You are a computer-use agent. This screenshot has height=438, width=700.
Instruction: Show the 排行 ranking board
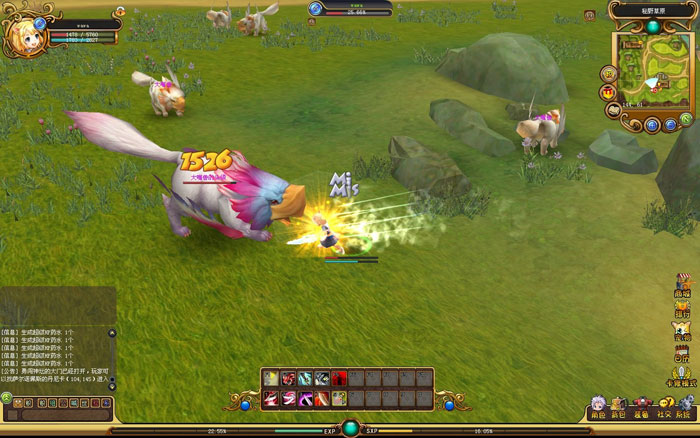point(683,307)
